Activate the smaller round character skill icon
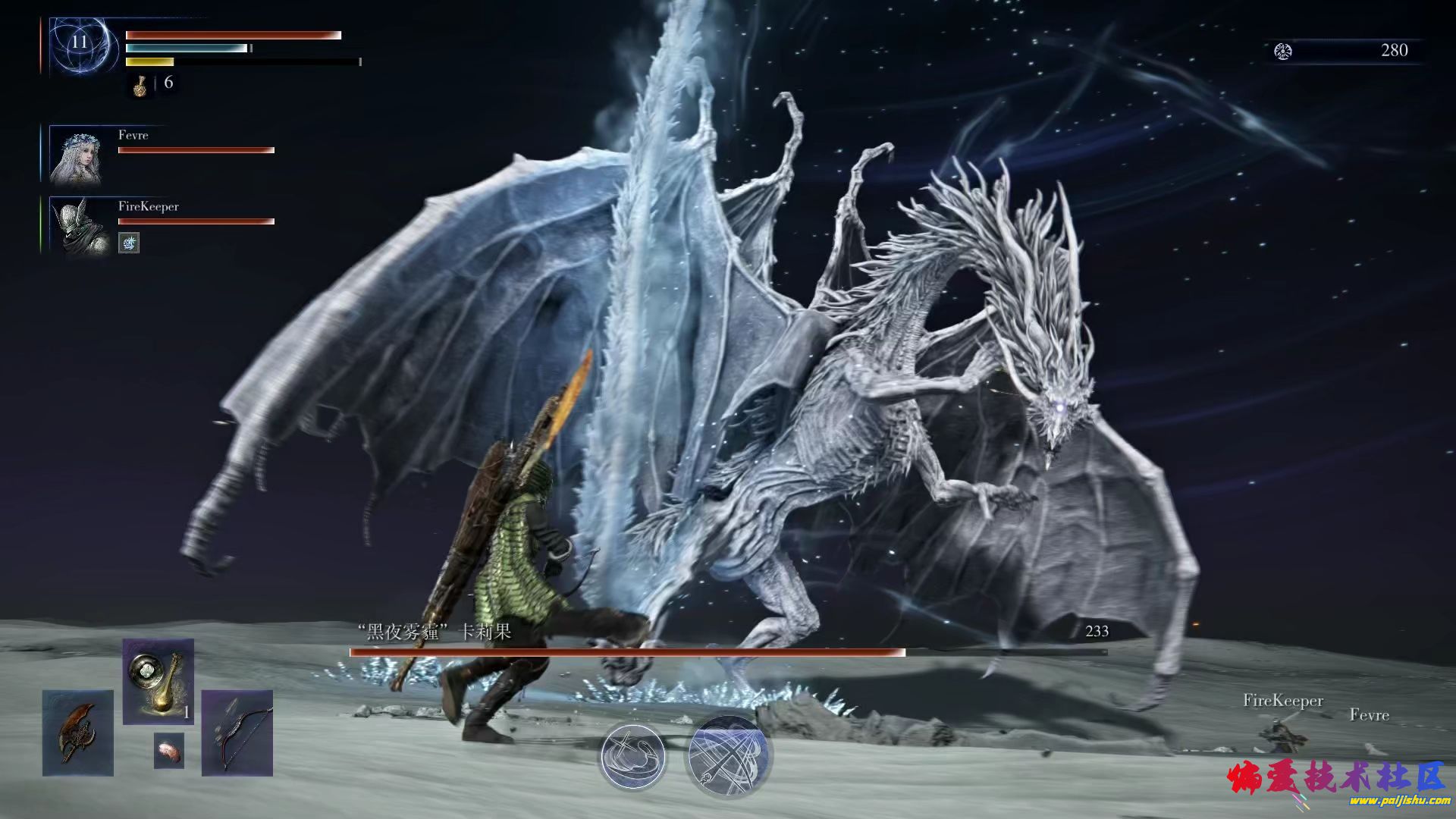The width and height of the screenshot is (1456, 819). (x=632, y=757)
